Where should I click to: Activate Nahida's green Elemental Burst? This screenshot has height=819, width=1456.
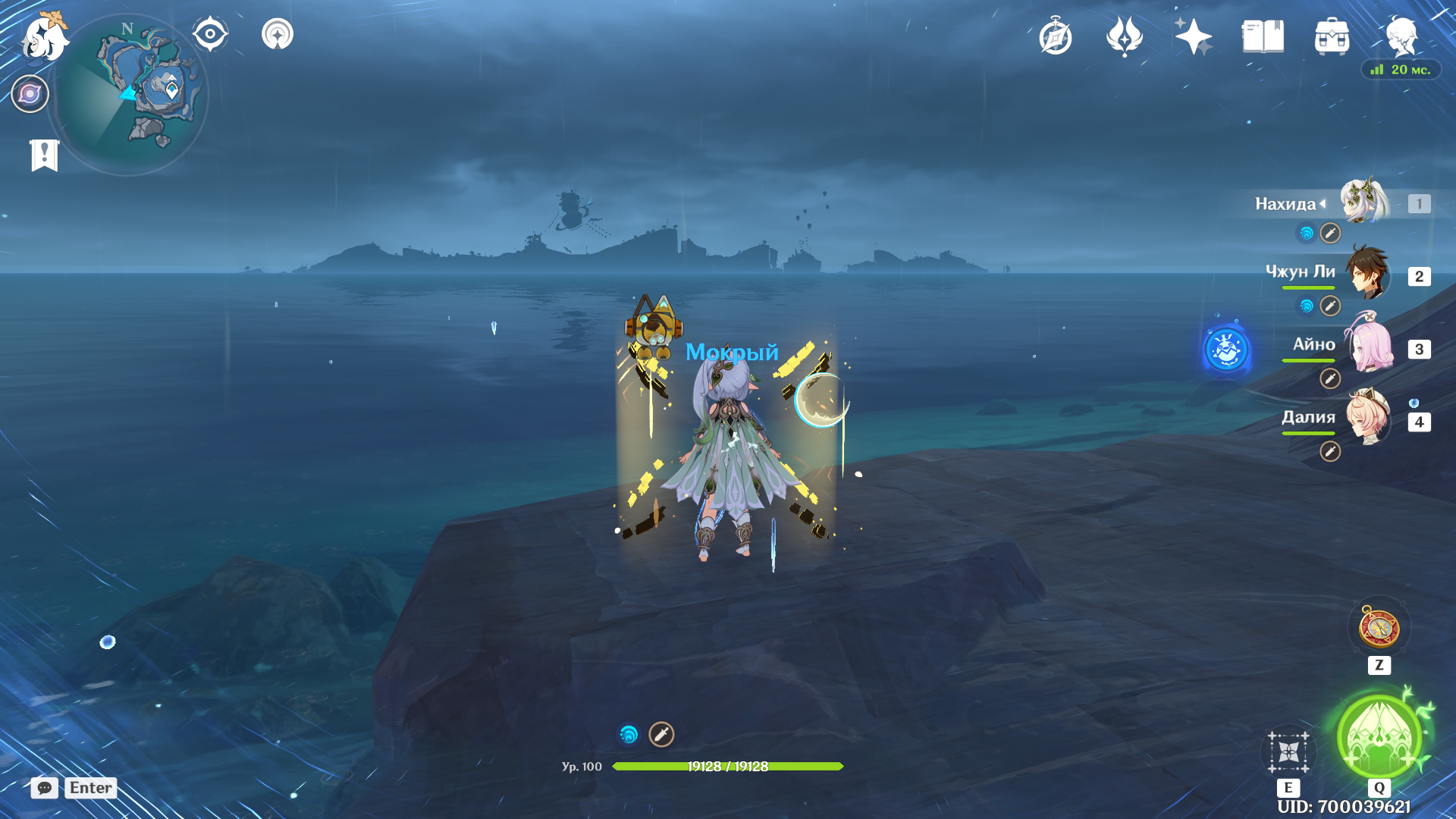coord(1379,736)
